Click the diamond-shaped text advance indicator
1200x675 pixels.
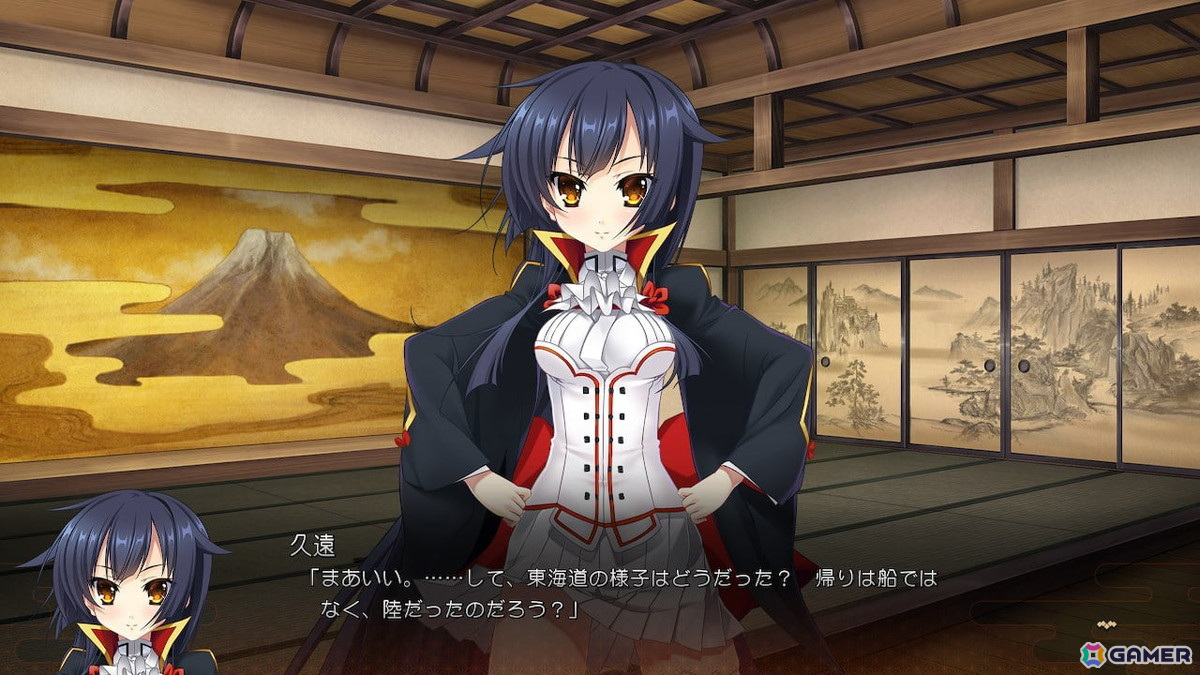[1105, 623]
